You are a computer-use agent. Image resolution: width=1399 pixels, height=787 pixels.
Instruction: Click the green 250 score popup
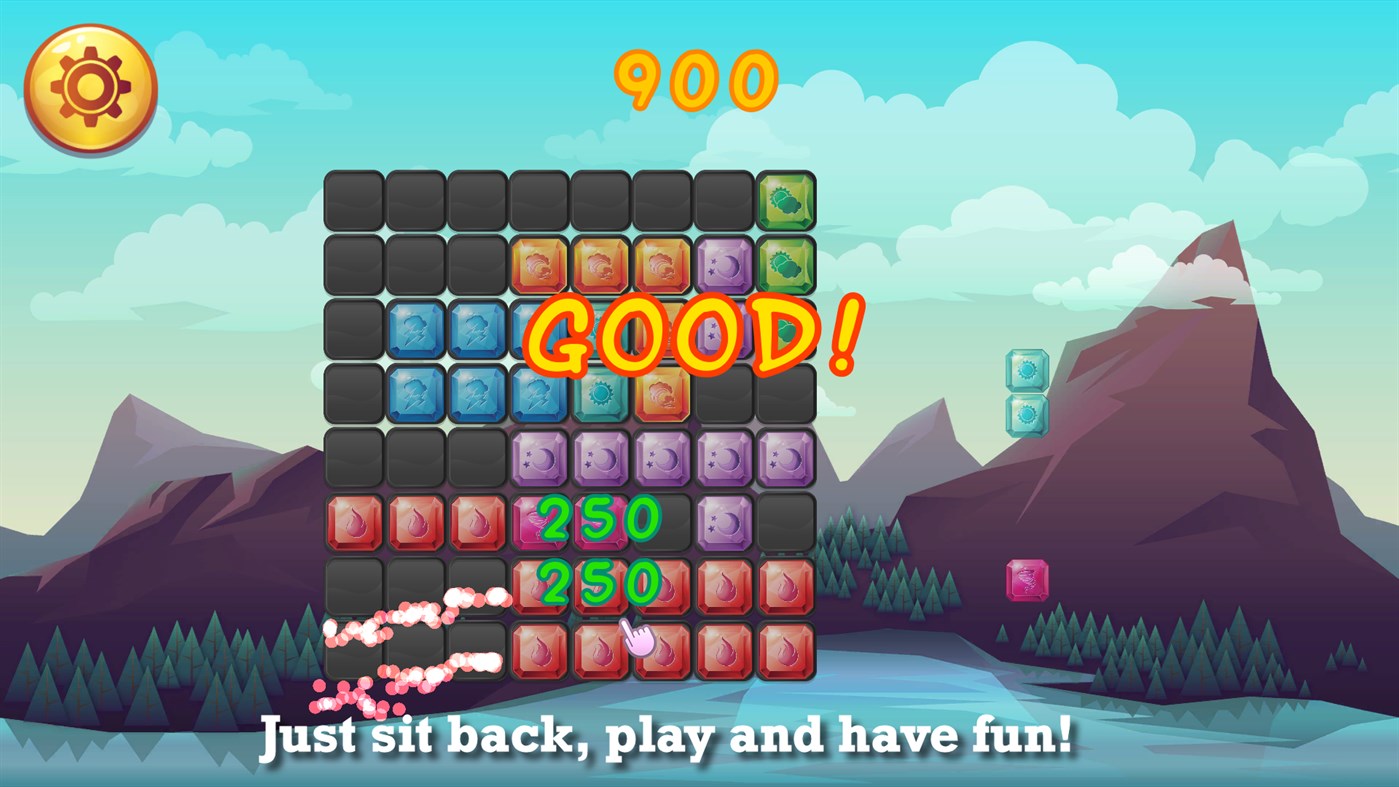(x=598, y=517)
